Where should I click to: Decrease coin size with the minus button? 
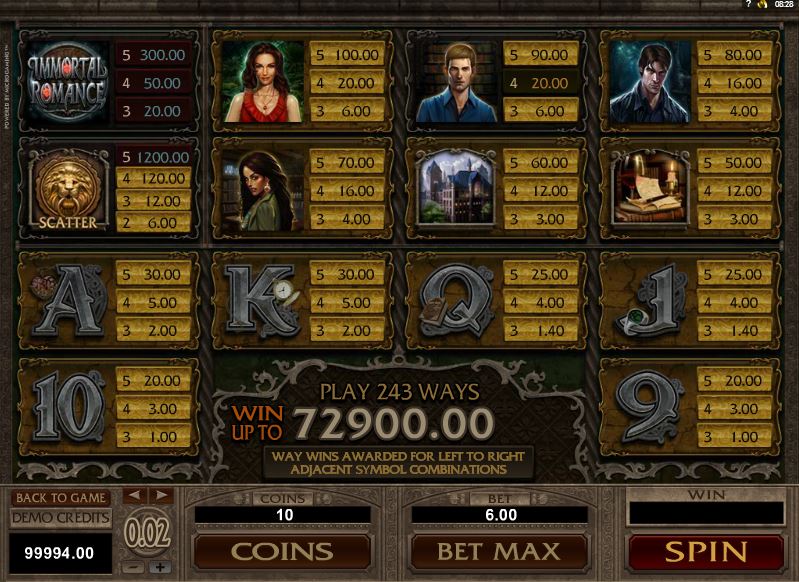134,567
